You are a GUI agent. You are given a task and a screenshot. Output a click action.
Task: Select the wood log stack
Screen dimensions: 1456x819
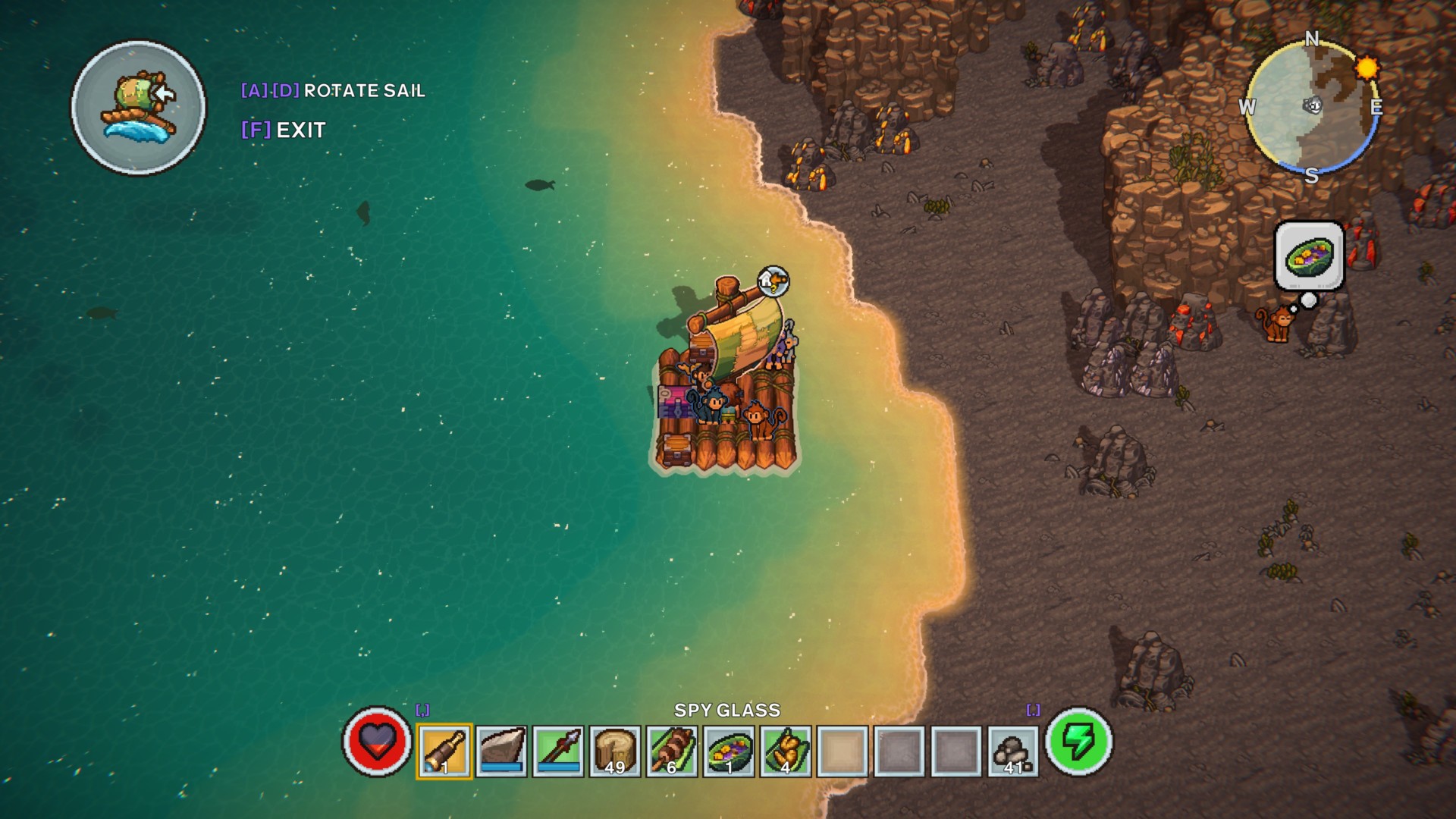click(x=615, y=751)
